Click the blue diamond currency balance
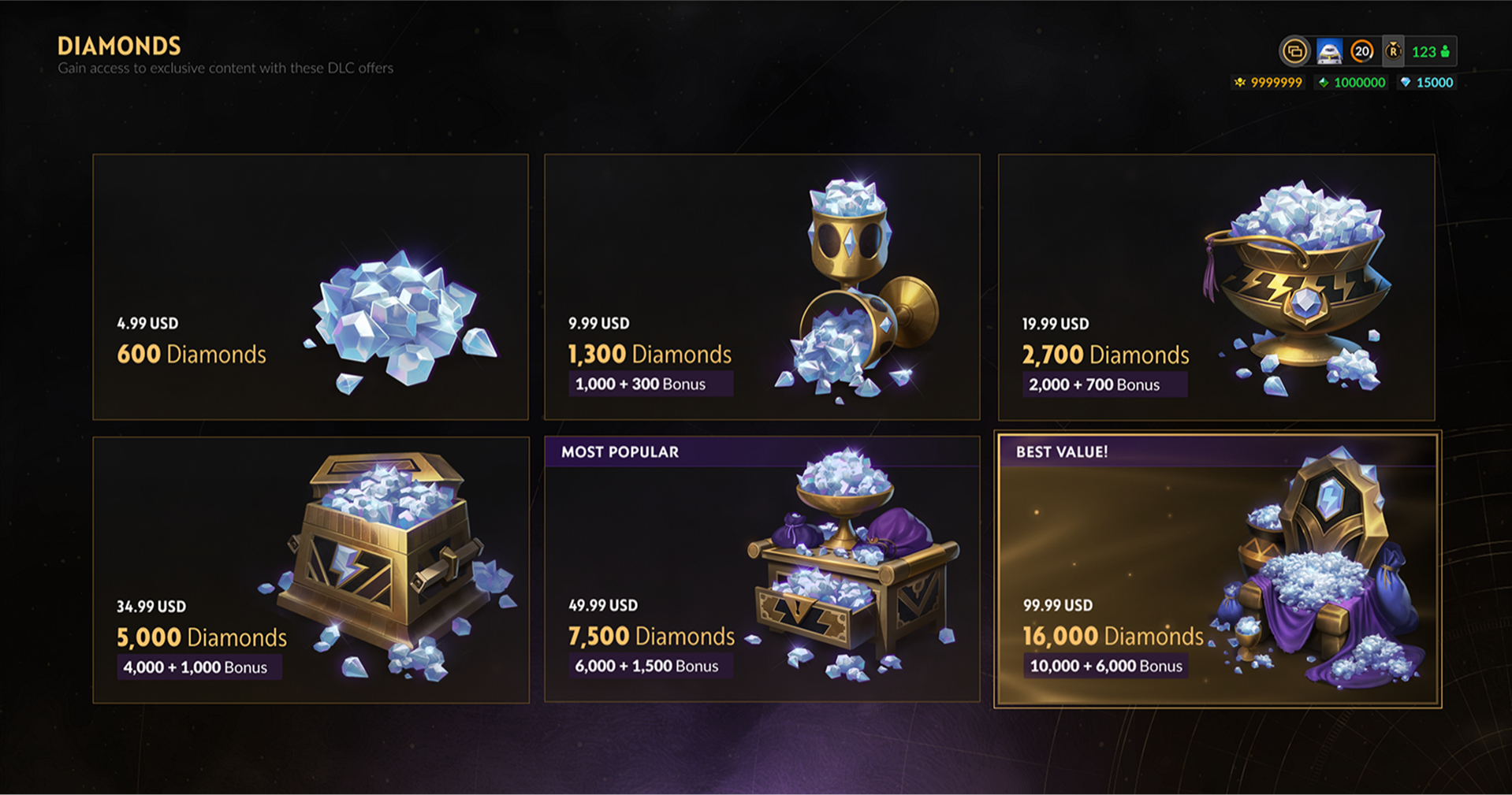The image size is (1512, 795). point(1426,83)
